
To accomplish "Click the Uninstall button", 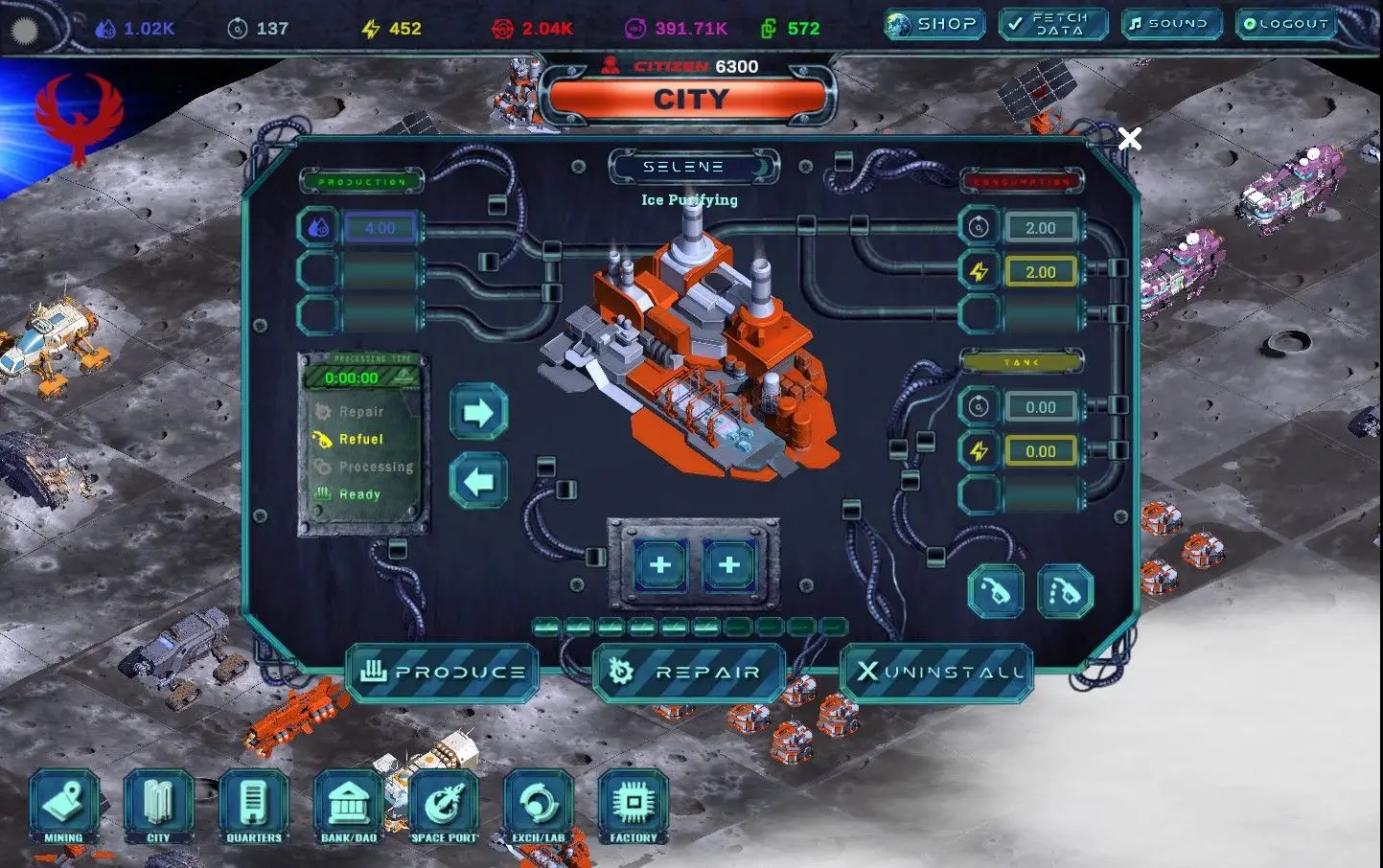I will [935, 671].
